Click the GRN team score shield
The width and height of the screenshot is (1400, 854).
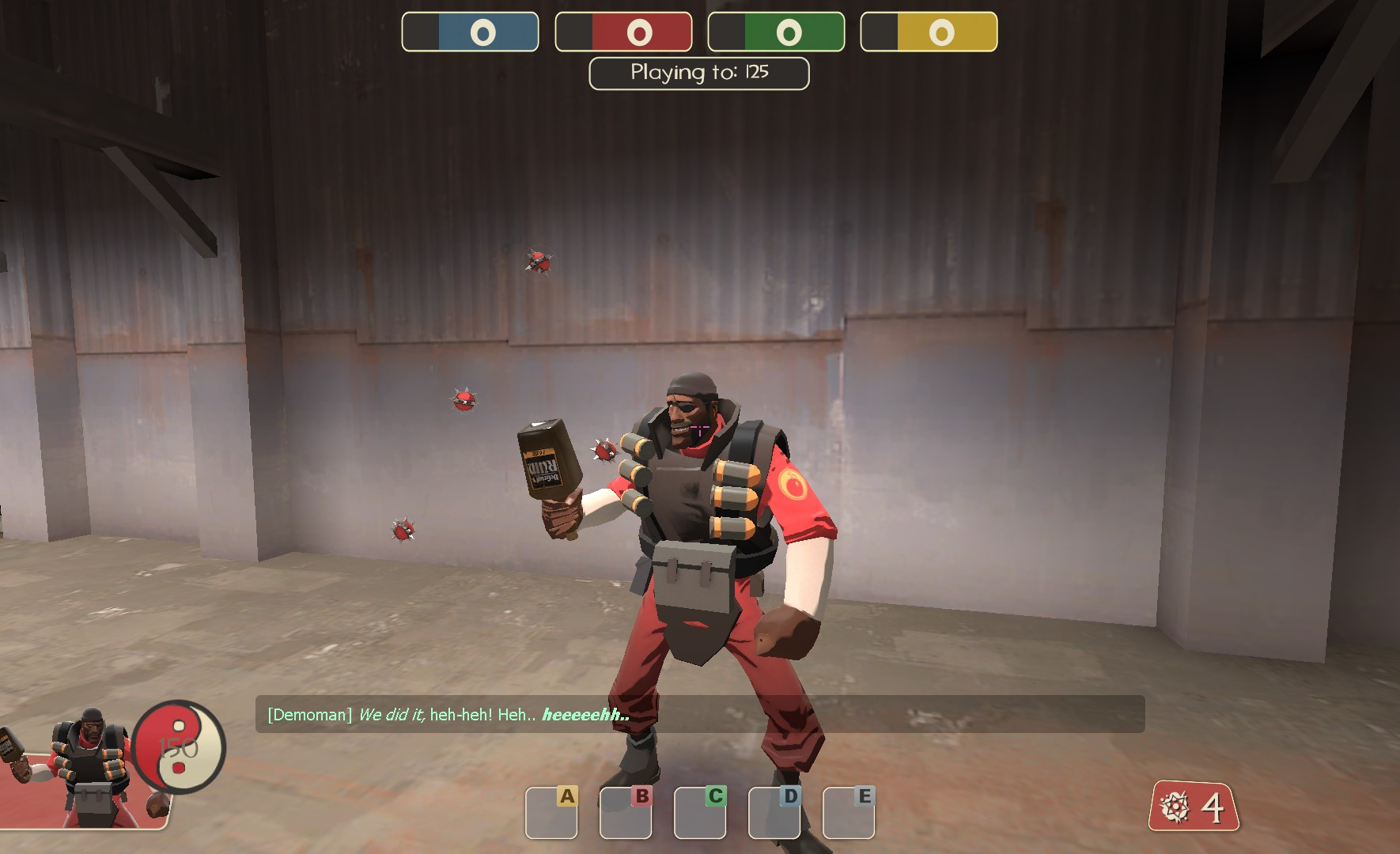[776, 32]
